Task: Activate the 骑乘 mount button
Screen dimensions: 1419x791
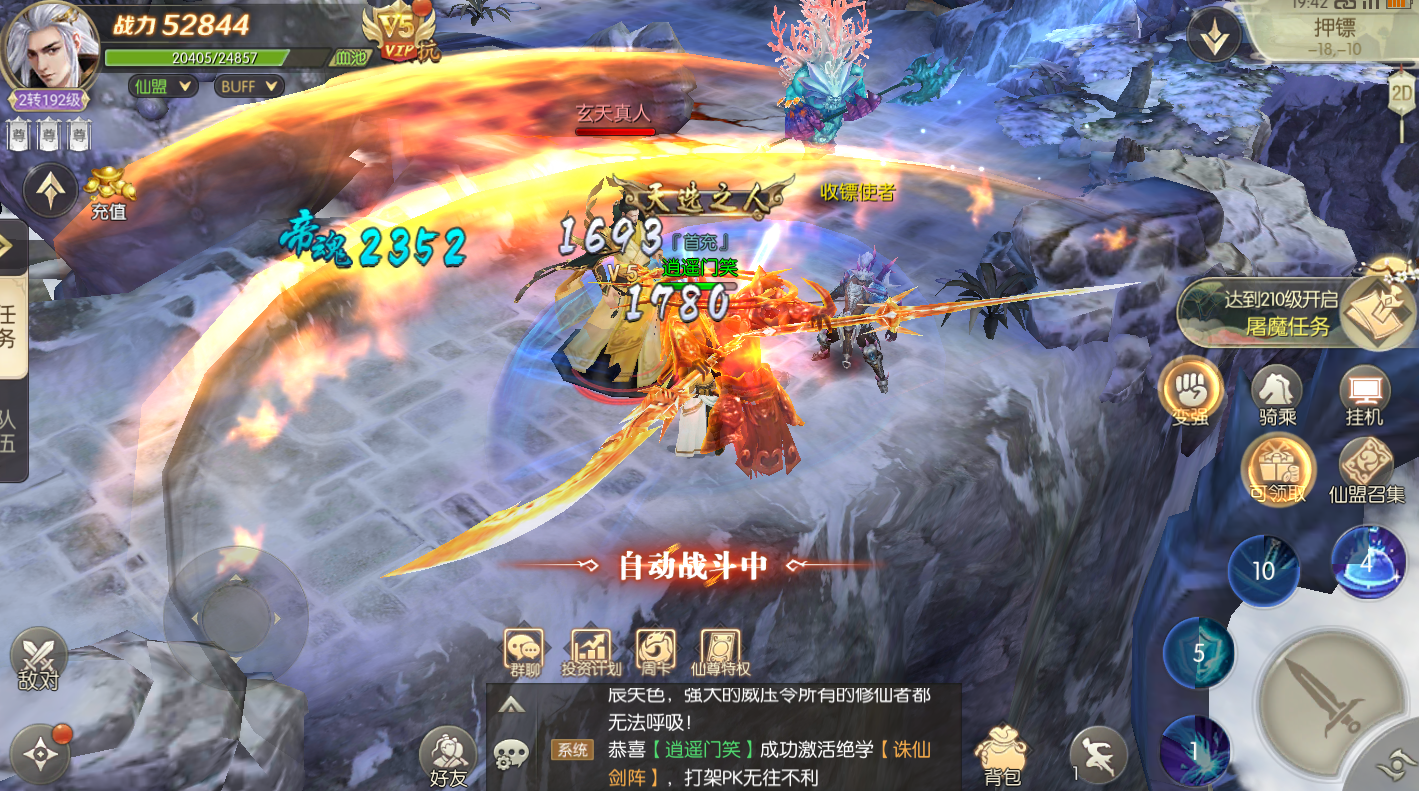Action: 1278,394
